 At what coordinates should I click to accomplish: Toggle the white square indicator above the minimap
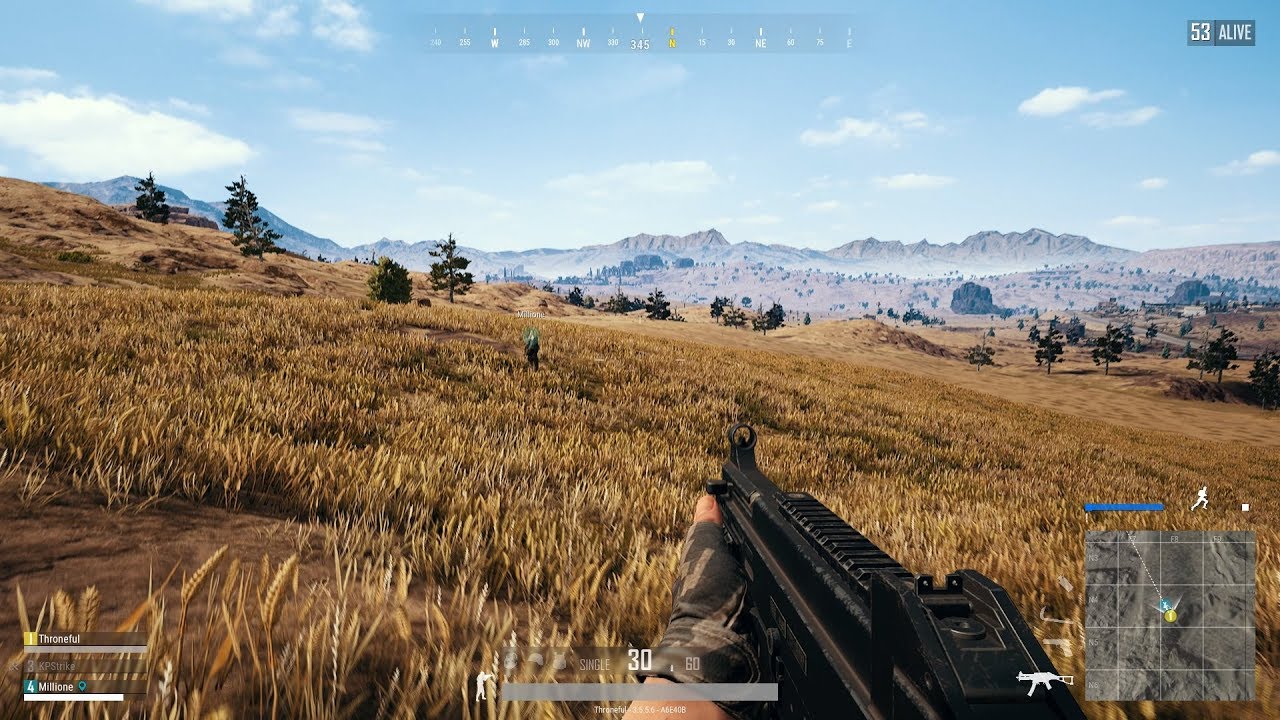click(x=1245, y=507)
